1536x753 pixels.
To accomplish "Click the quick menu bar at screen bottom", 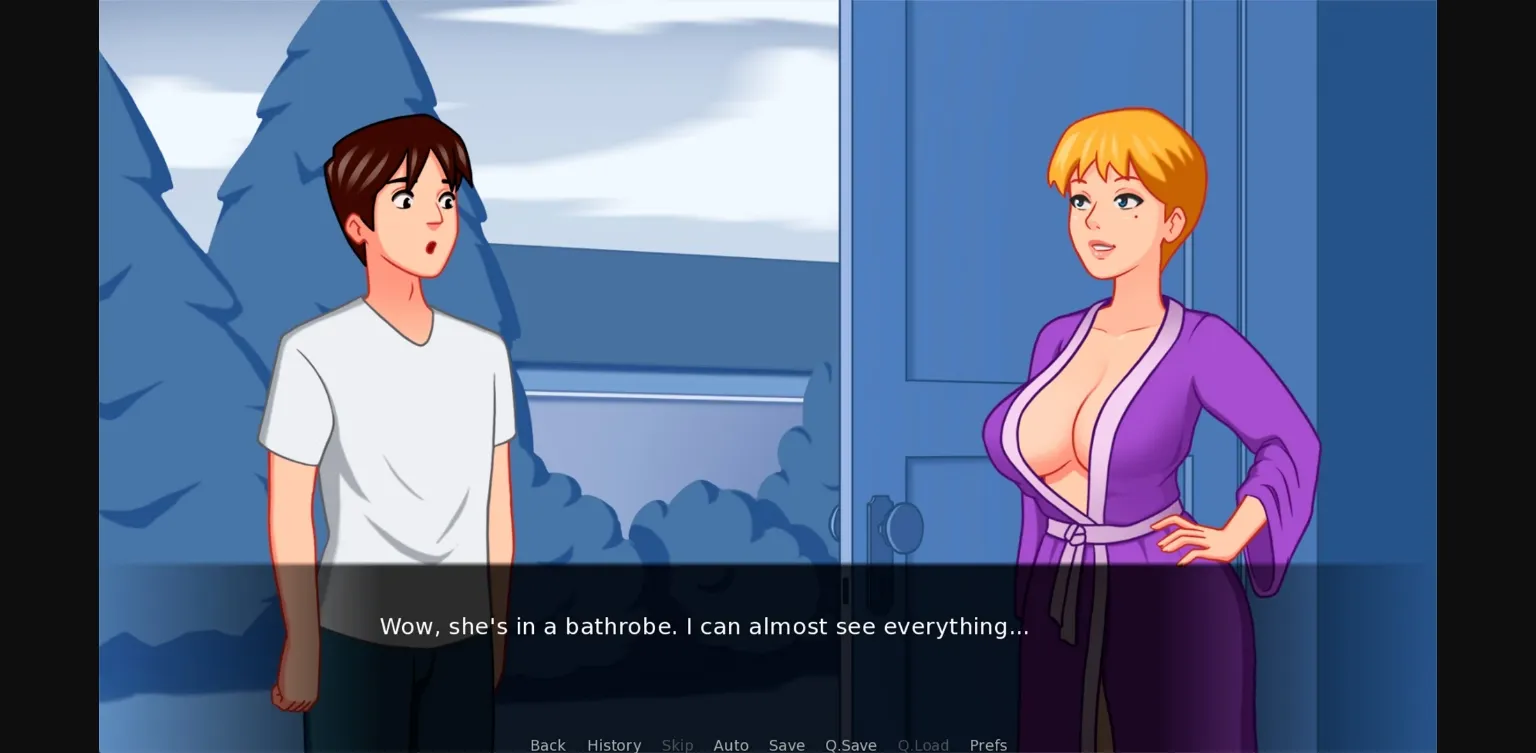I will (x=770, y=745).
